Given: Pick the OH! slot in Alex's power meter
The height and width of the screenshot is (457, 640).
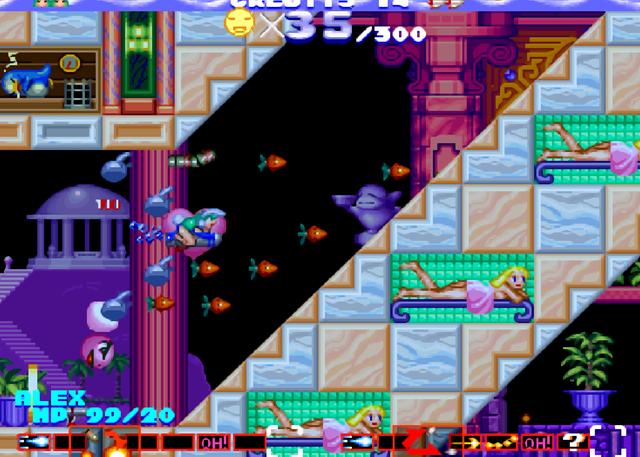Looking at the screenshot, I should (213, 441).
